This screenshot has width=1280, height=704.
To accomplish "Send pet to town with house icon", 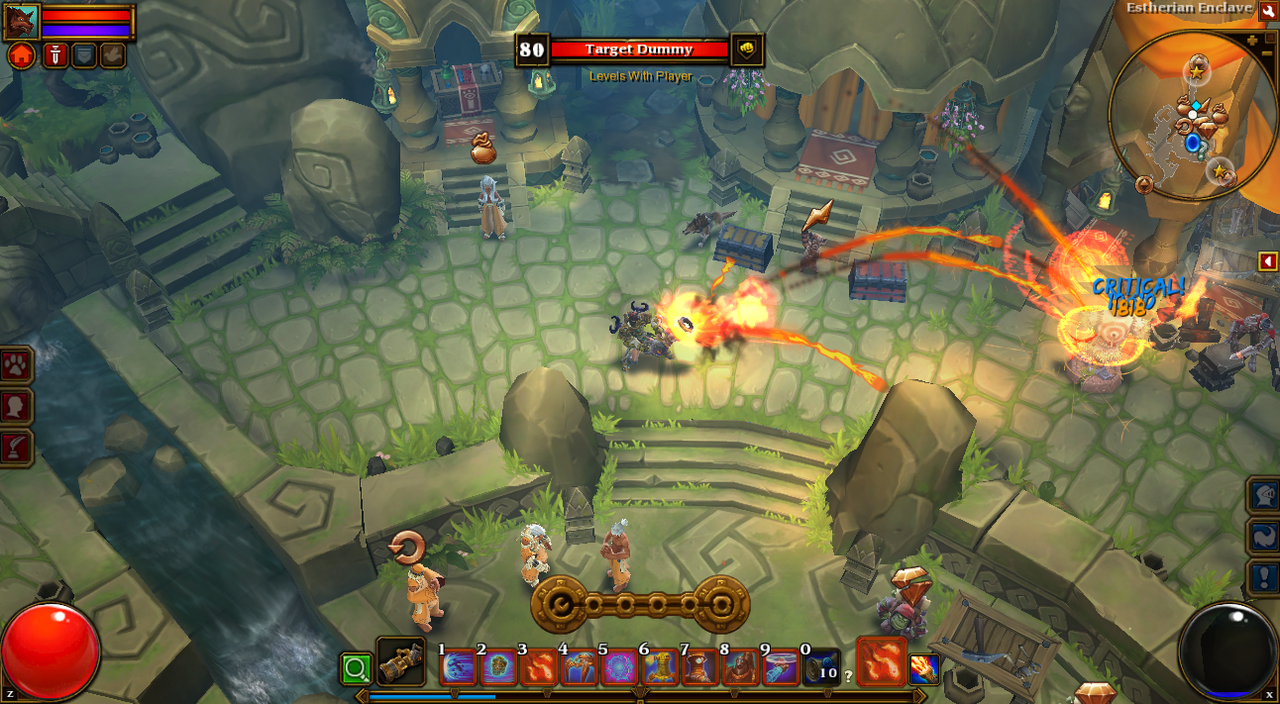I will (x=21, y=55).
